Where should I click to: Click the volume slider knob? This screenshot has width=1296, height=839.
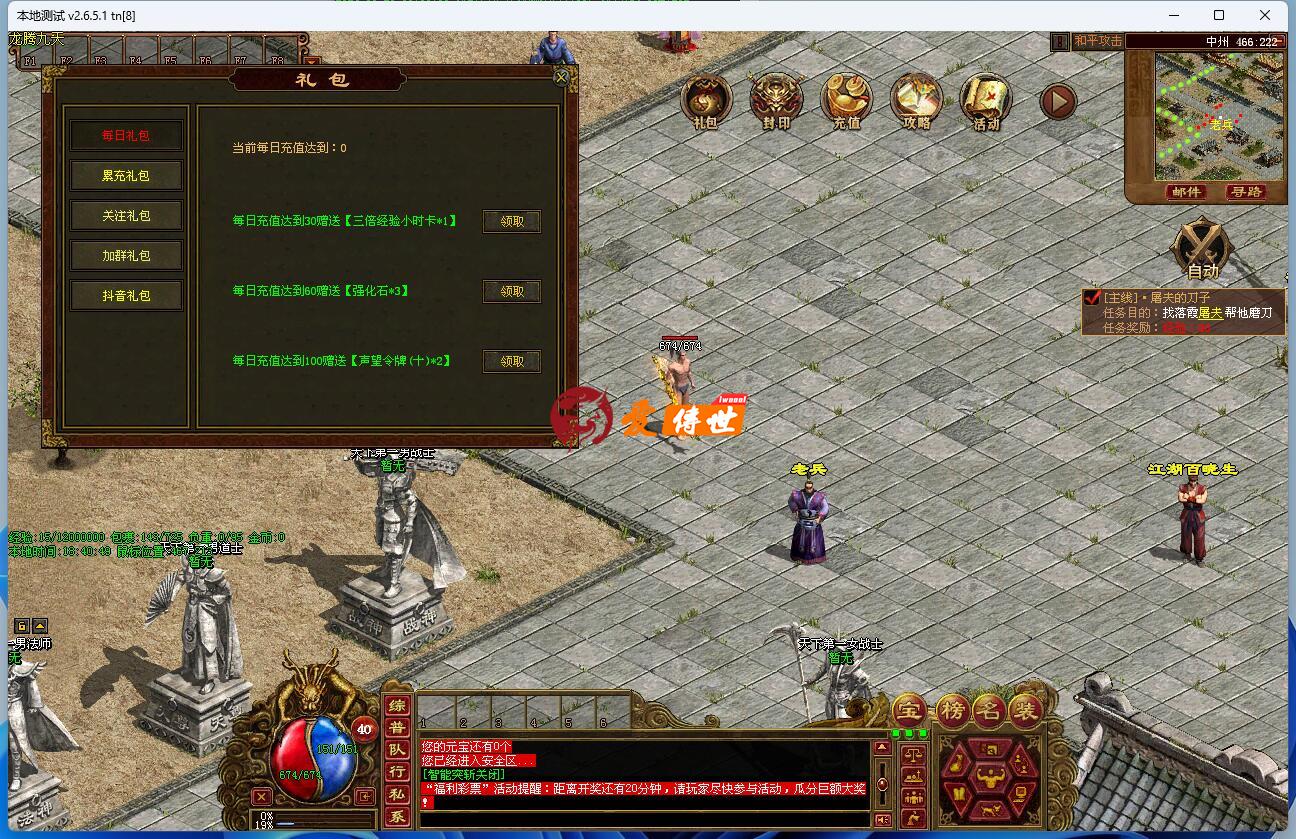pos(882,784)
